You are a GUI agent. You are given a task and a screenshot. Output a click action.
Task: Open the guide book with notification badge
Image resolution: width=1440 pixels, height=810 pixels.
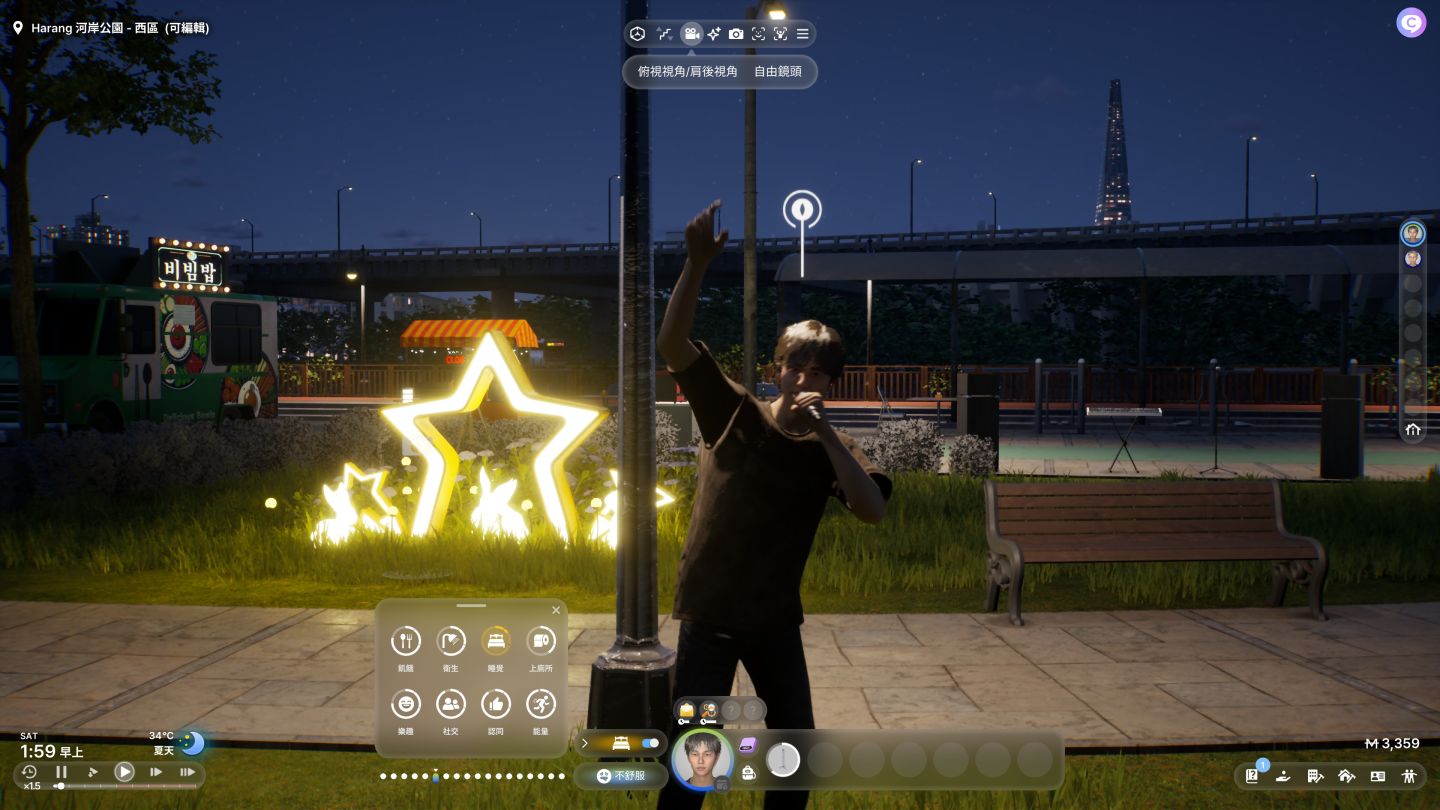[x=1252, y=775]
